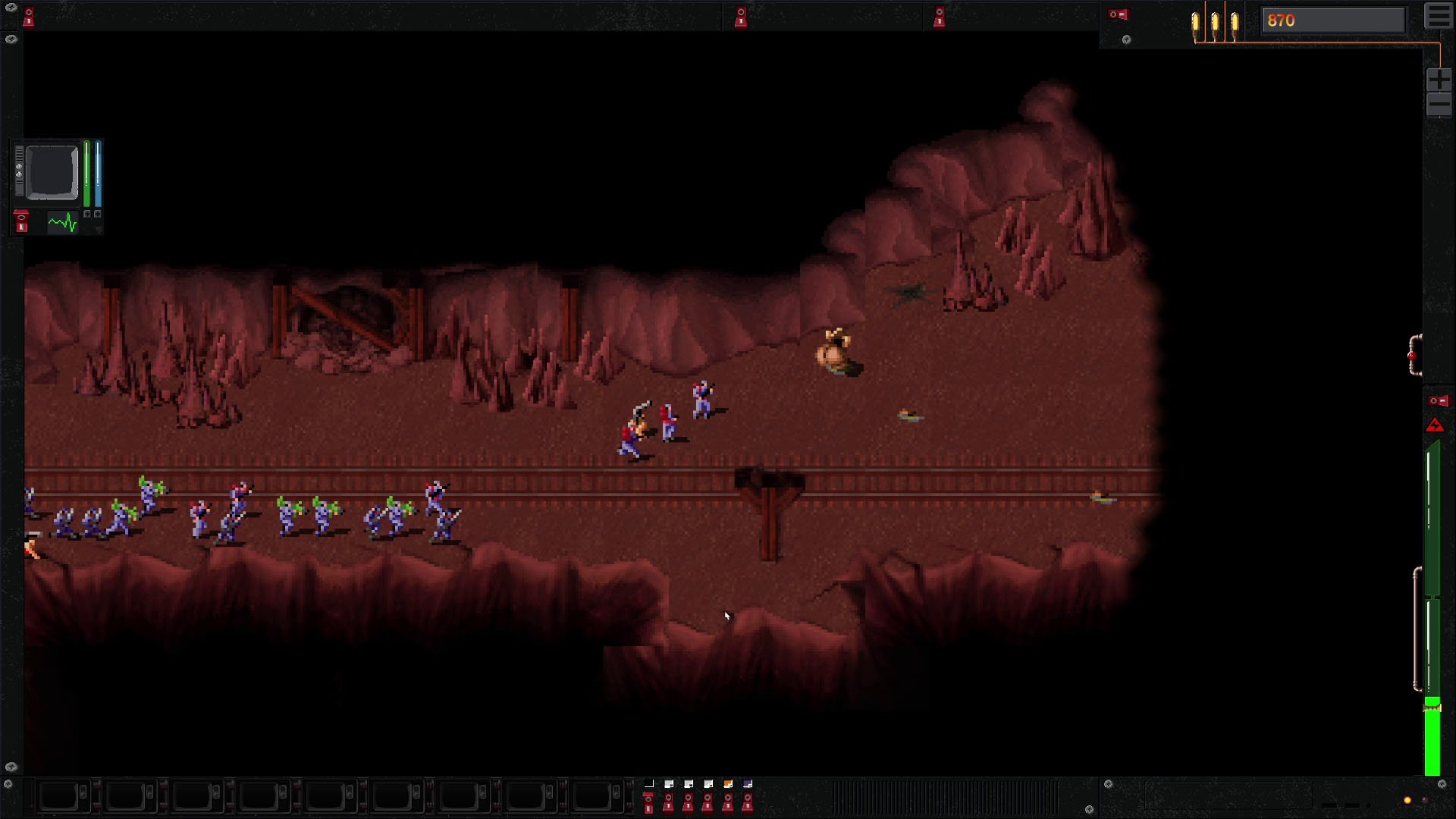Click the red warning triangle icon
This screenshot has height=819, width=1456.
pos(1435,425)
